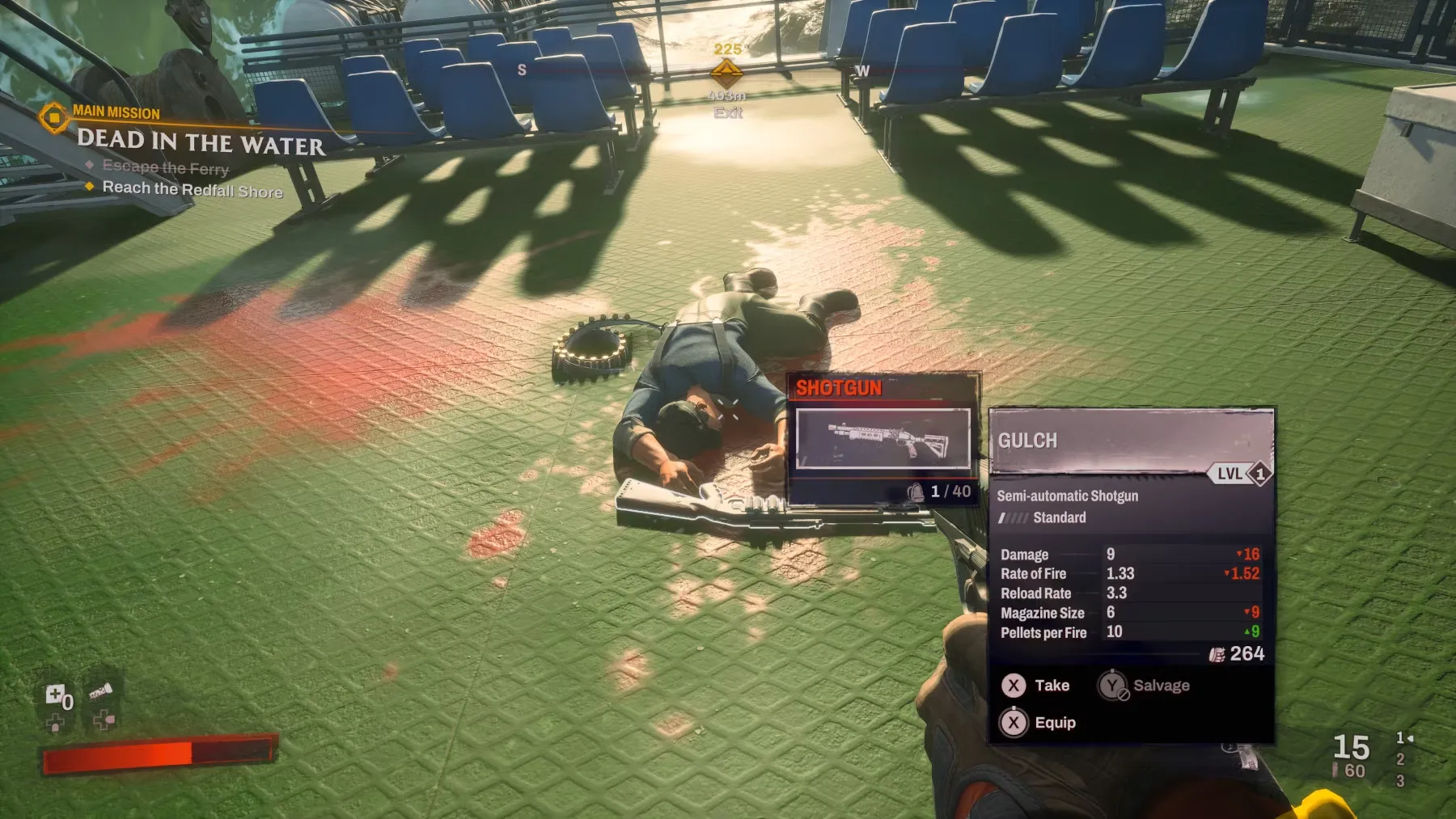Select the lockpick tool icon beside medkit
1456x819 pixels.
point(101,692)
